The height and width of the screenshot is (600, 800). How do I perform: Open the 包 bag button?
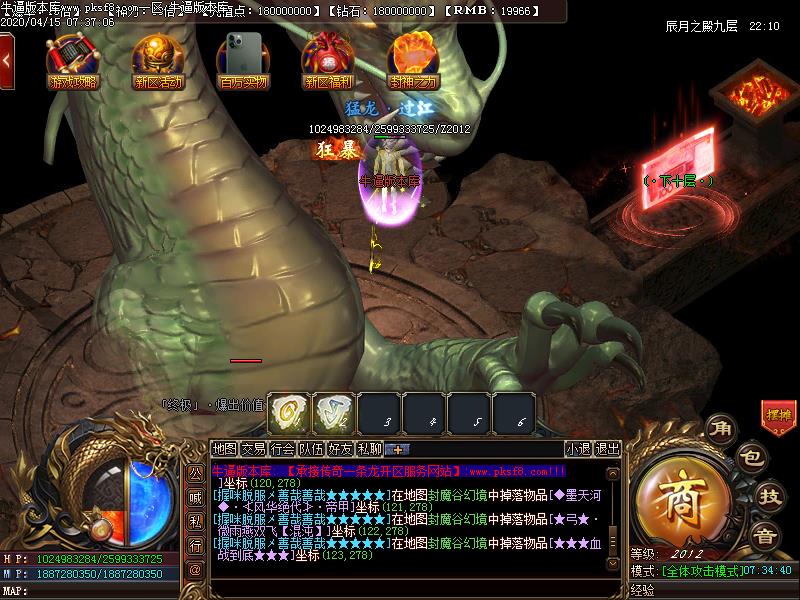pyautogui.click(x=752, y=458)
